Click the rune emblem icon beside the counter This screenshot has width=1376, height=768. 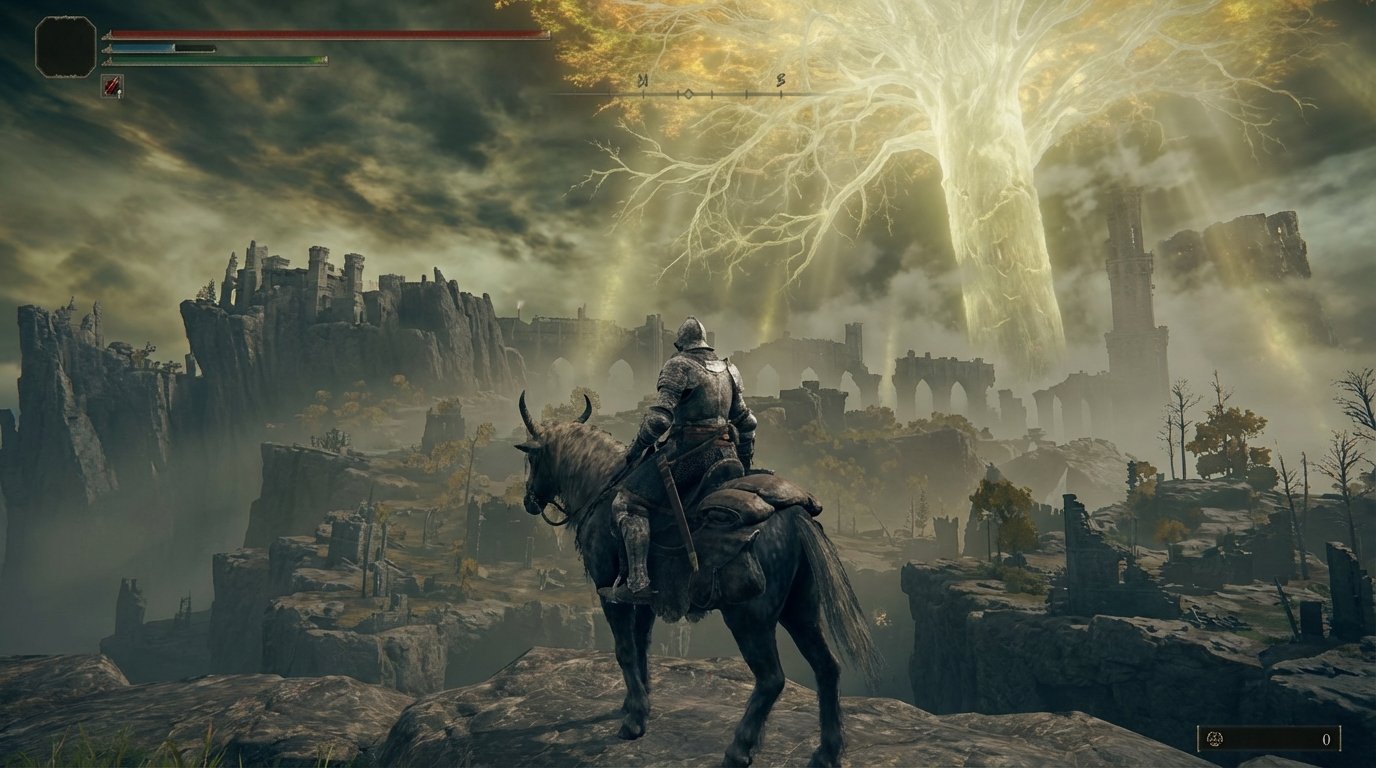pyautogui.click(x=1215, y=740)
